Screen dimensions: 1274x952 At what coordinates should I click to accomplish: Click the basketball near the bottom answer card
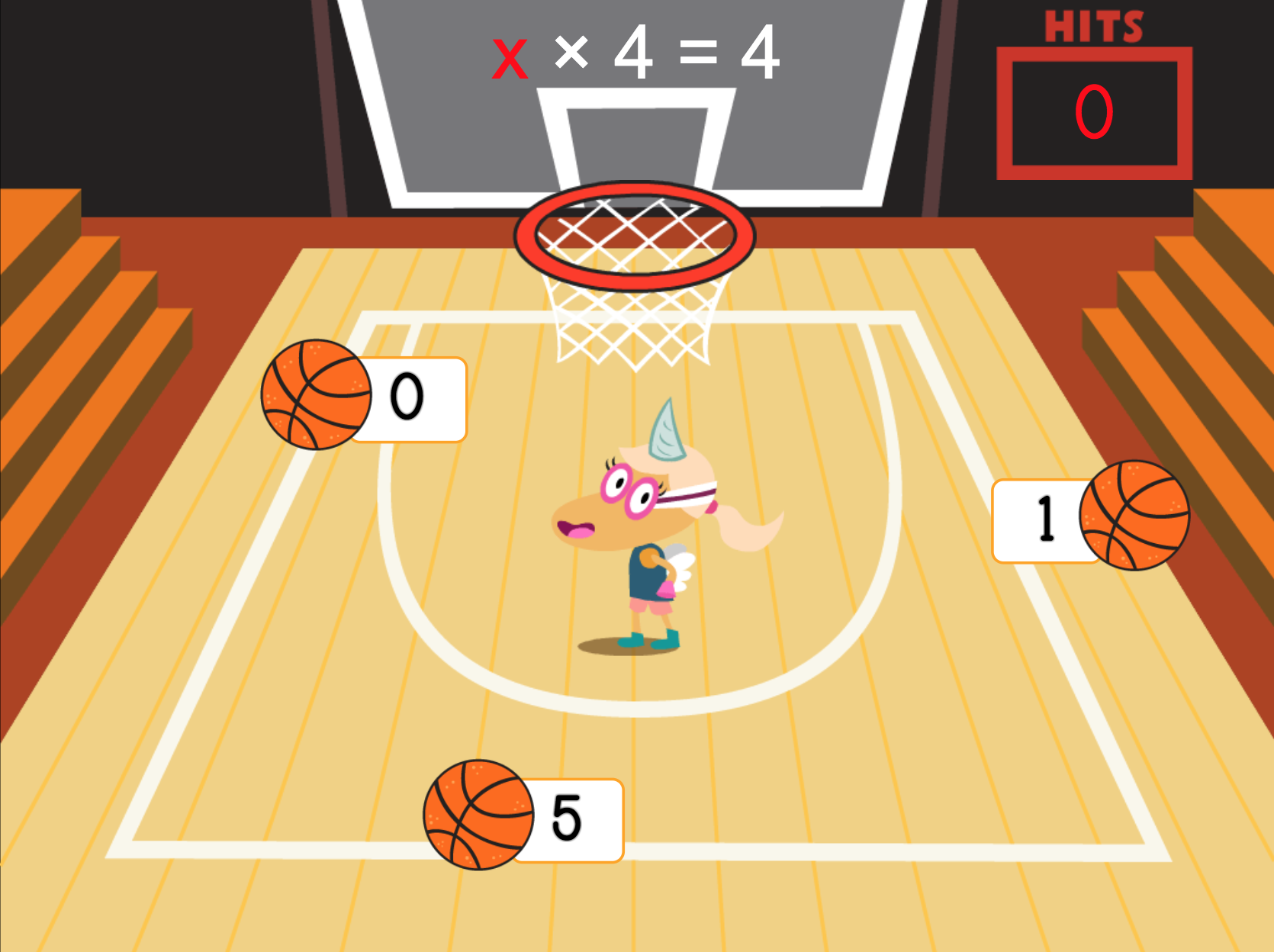[x=478, y=819]
